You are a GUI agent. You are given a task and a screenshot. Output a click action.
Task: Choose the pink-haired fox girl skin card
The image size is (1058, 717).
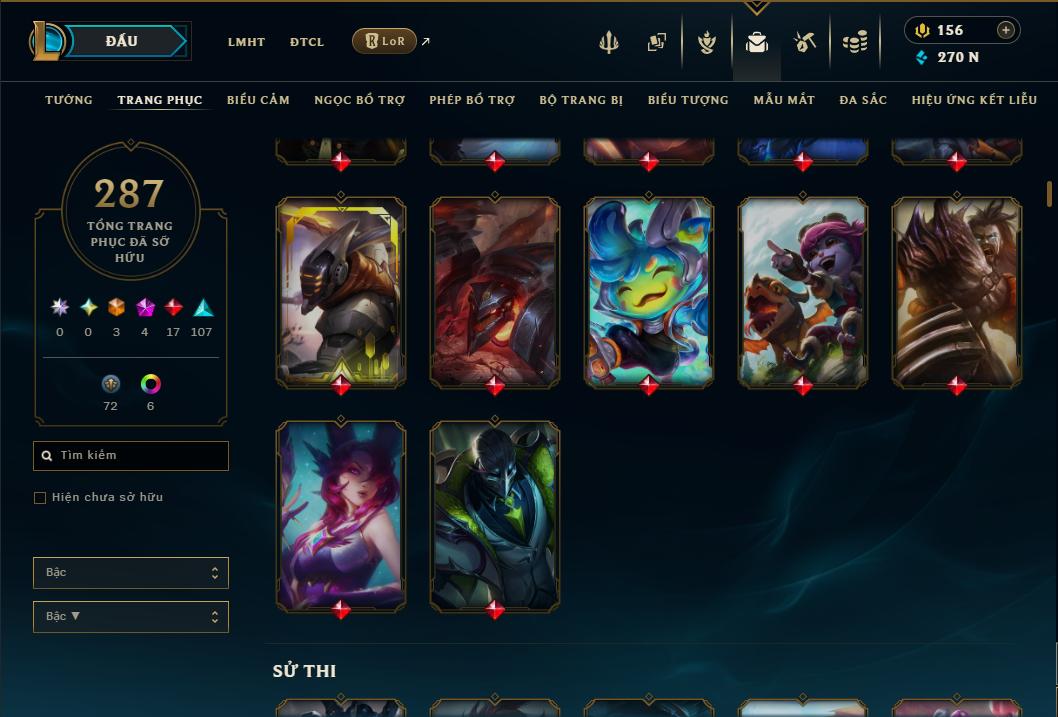click(x=341, y=515)
